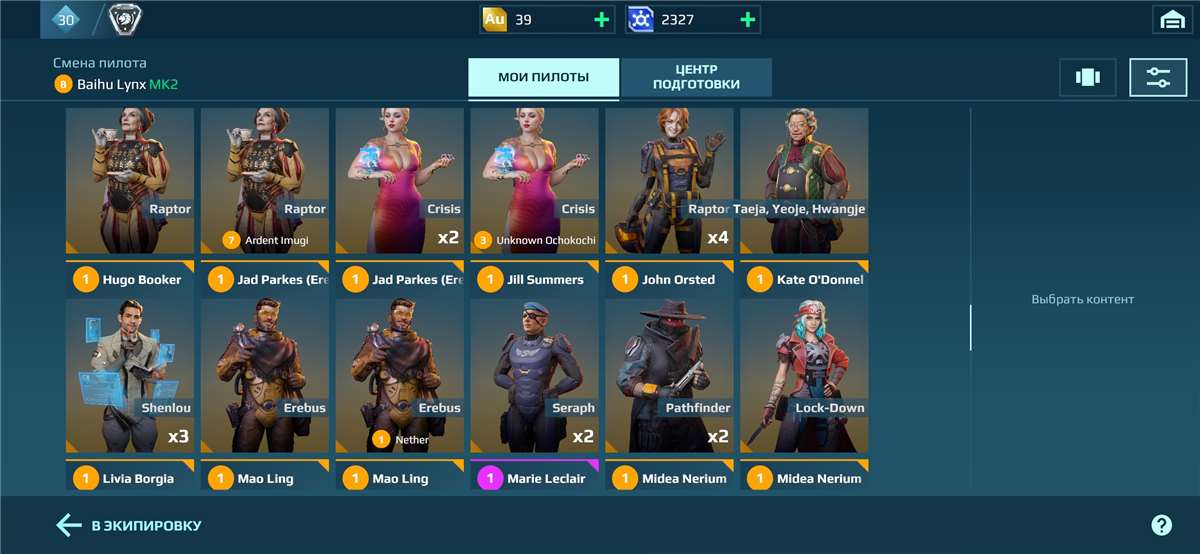Viewport: 1200px width, 554px height.
Task: Open the hangar home button
Action: [1170, 19]
